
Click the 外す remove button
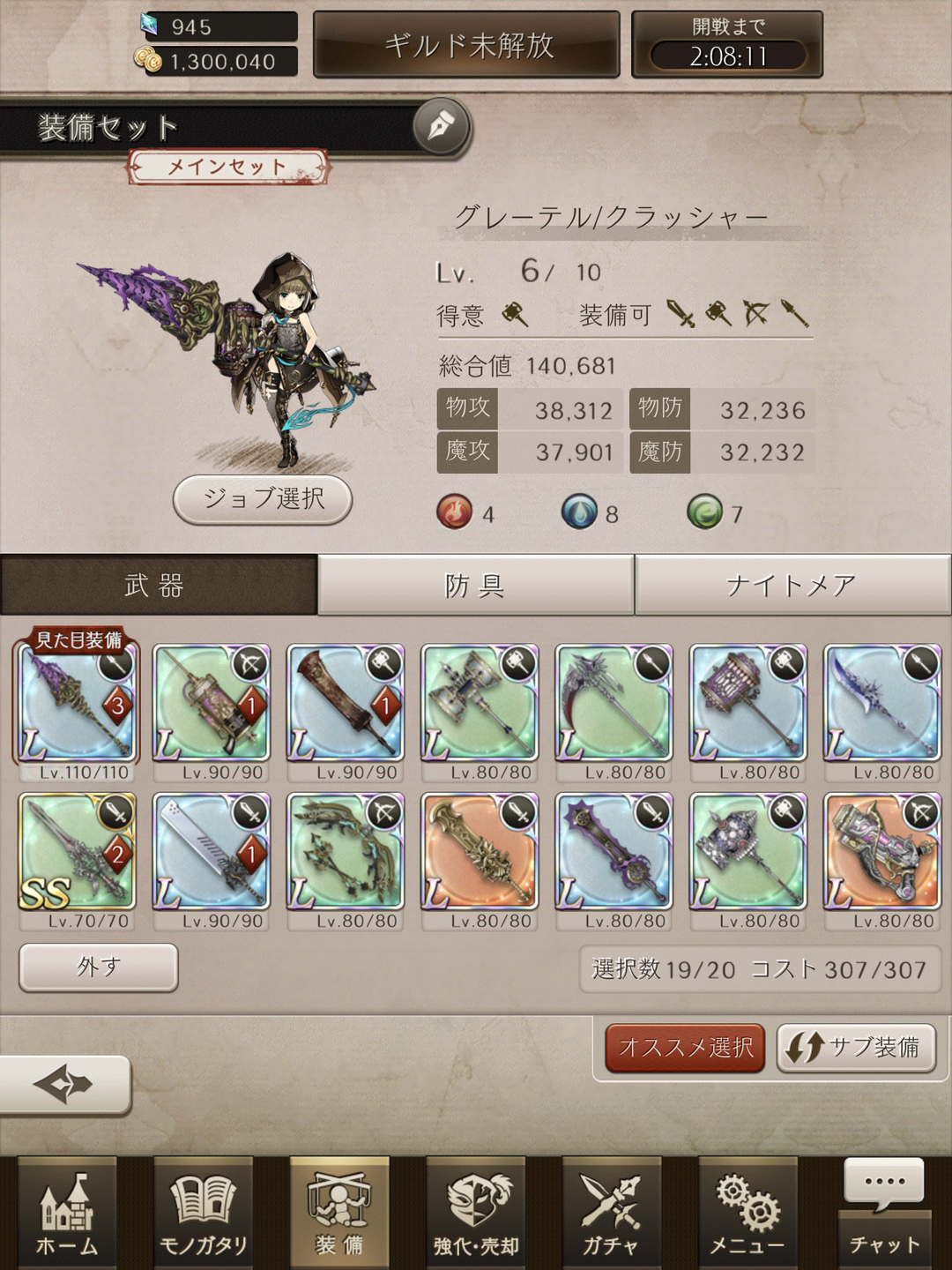pos(99,967)
